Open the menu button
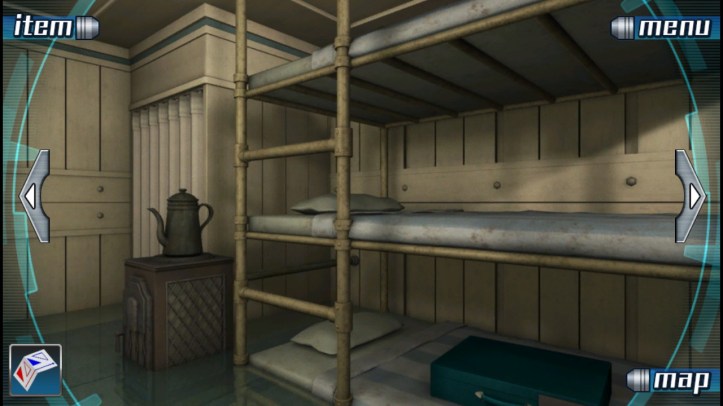Screen dimensions: 723x406 pos(666,27)
